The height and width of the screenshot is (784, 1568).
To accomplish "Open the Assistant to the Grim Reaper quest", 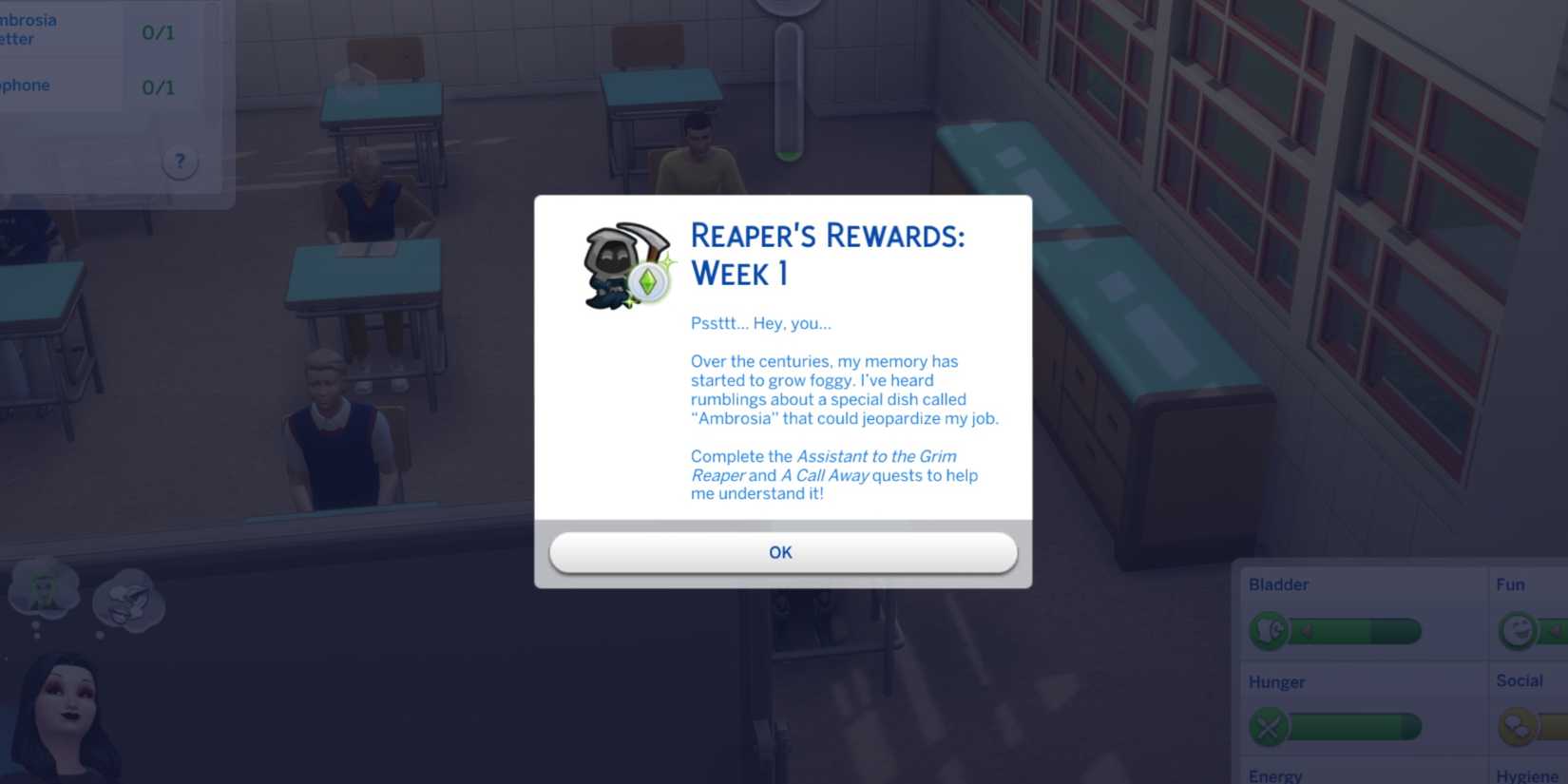I will [876, 456].
